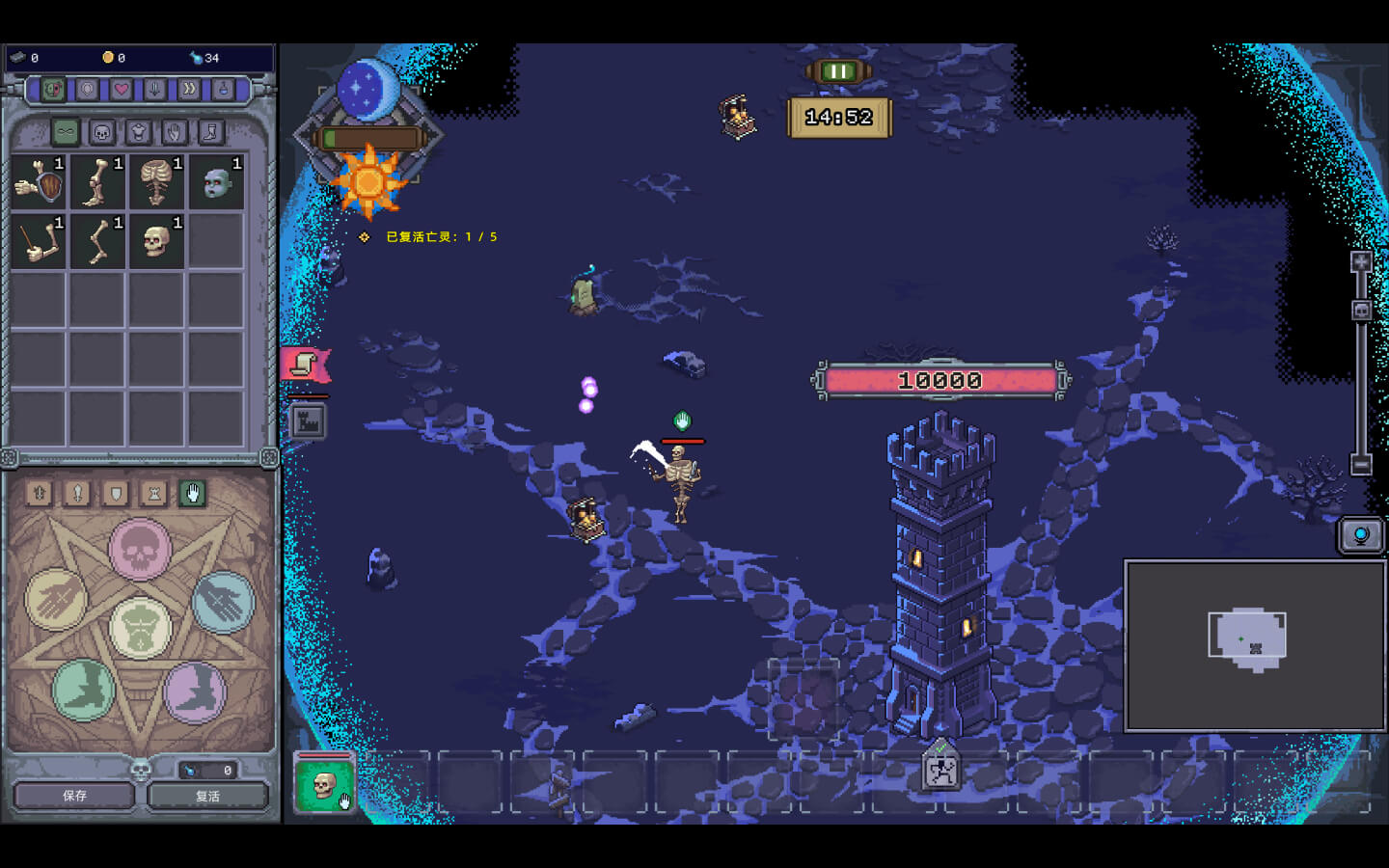
Task: Open the heart tab in top bar
Action: (x=121, y=90)
